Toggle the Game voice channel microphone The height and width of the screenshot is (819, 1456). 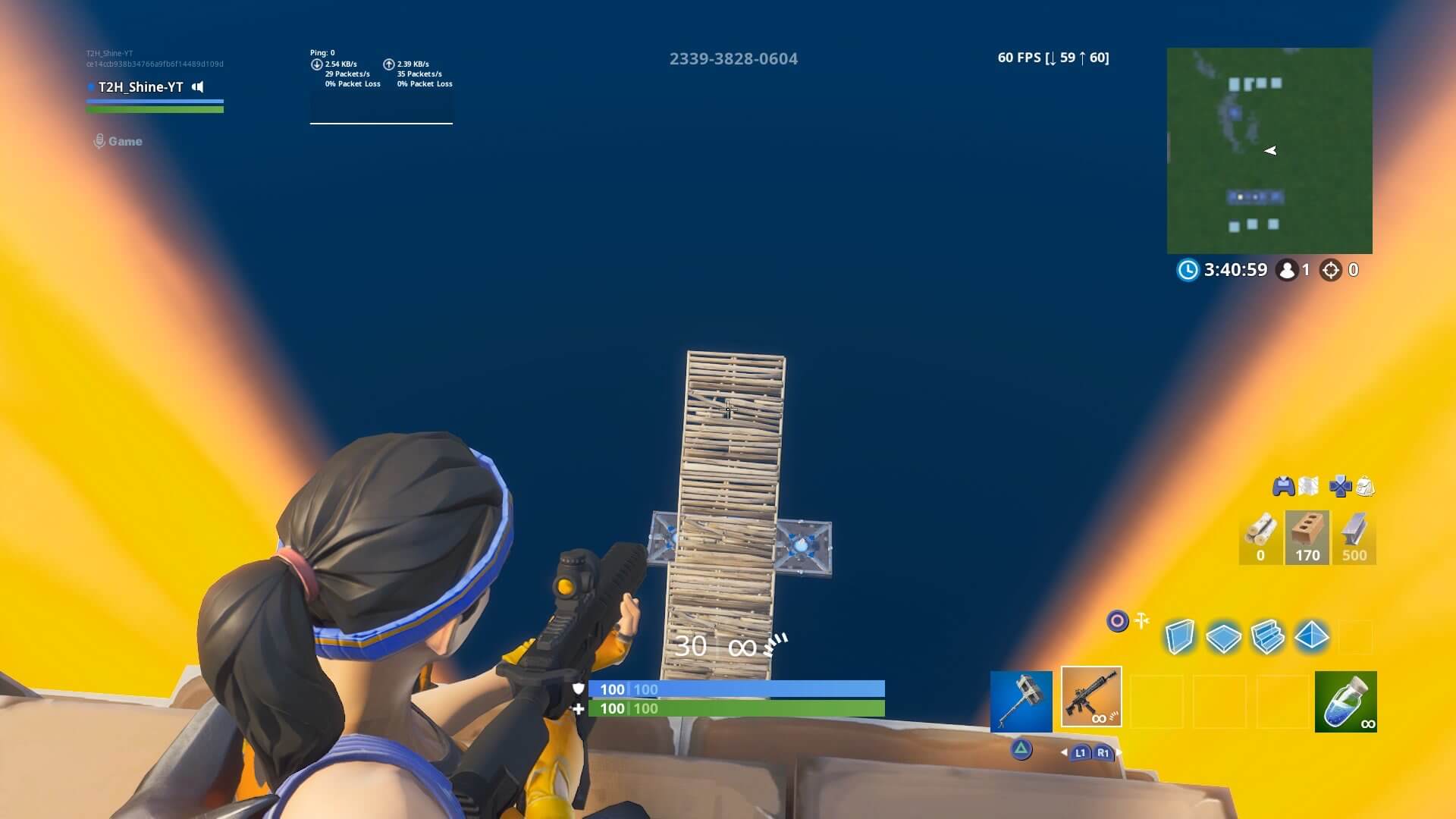tap(99, 140)
